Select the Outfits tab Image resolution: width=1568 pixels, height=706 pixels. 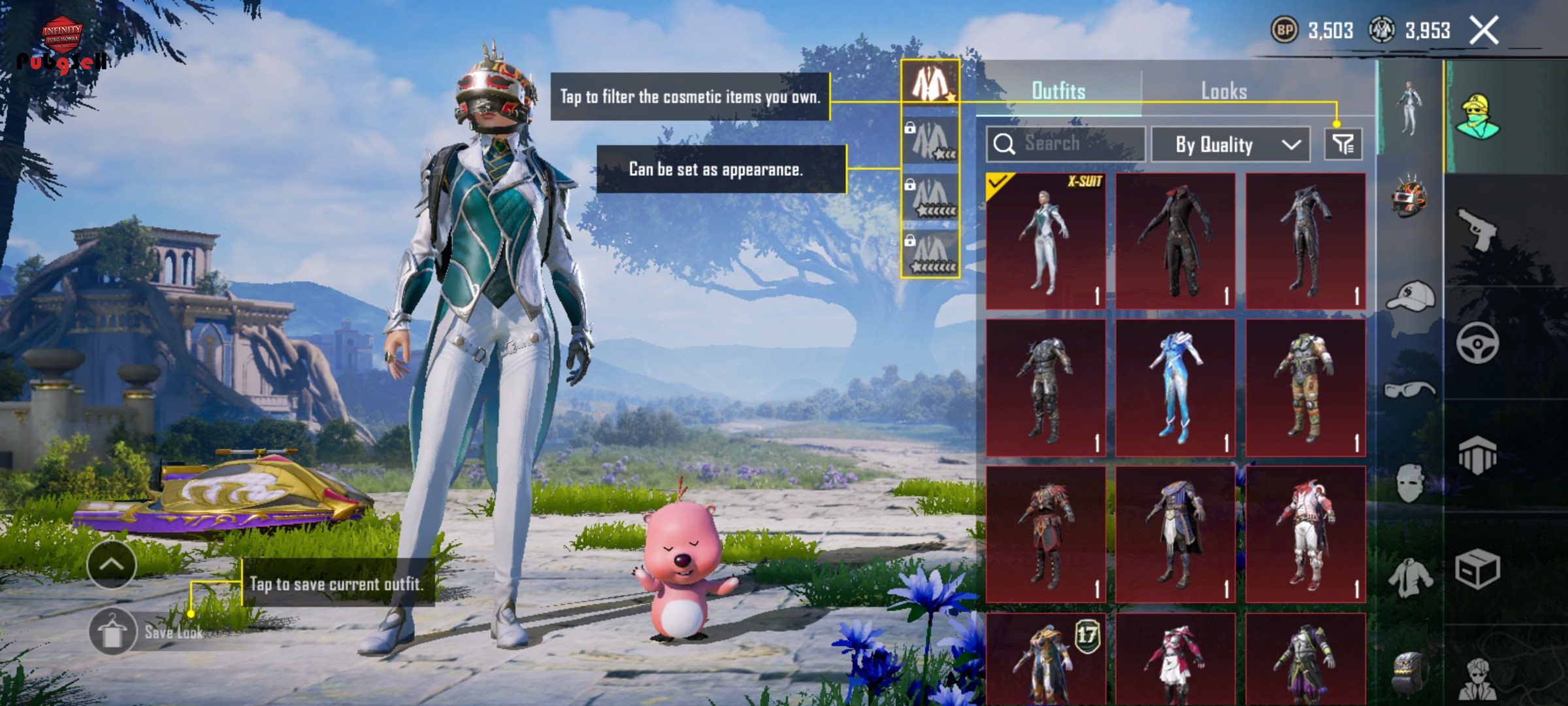(1058, 92)
